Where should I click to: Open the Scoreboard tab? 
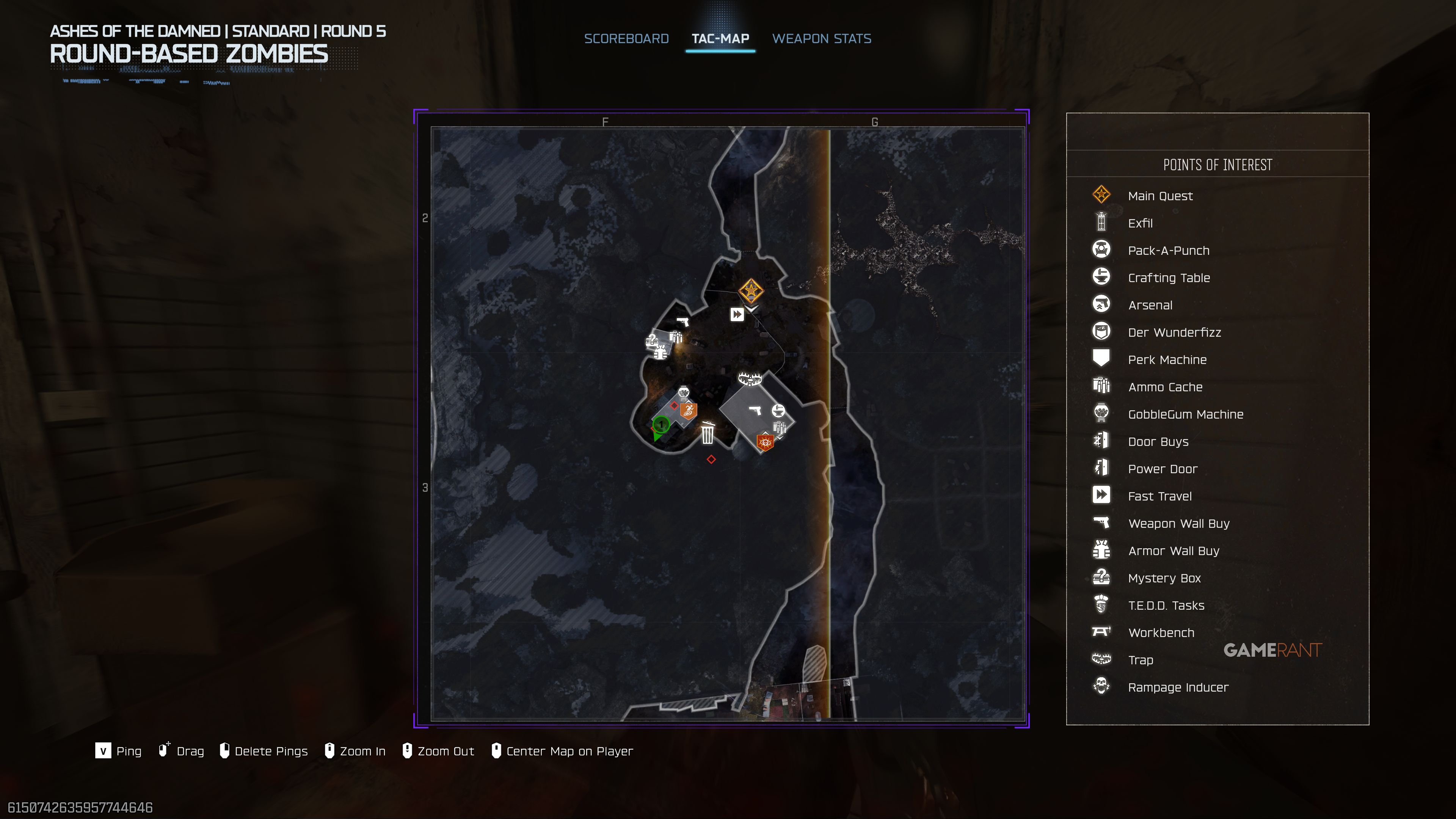(x=626, y=38)
